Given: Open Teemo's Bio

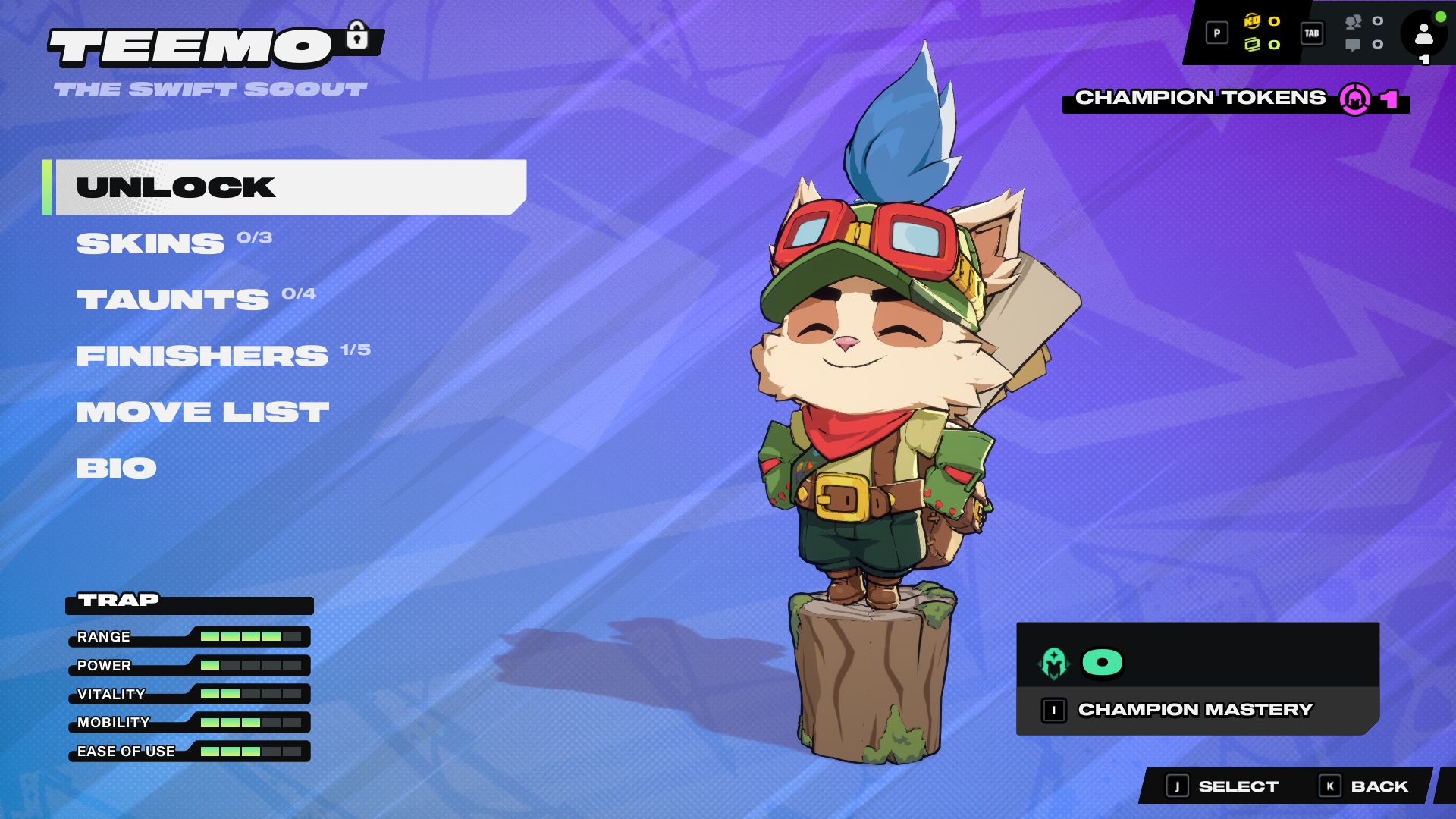Looking at the screenshot, I should 117,468.
